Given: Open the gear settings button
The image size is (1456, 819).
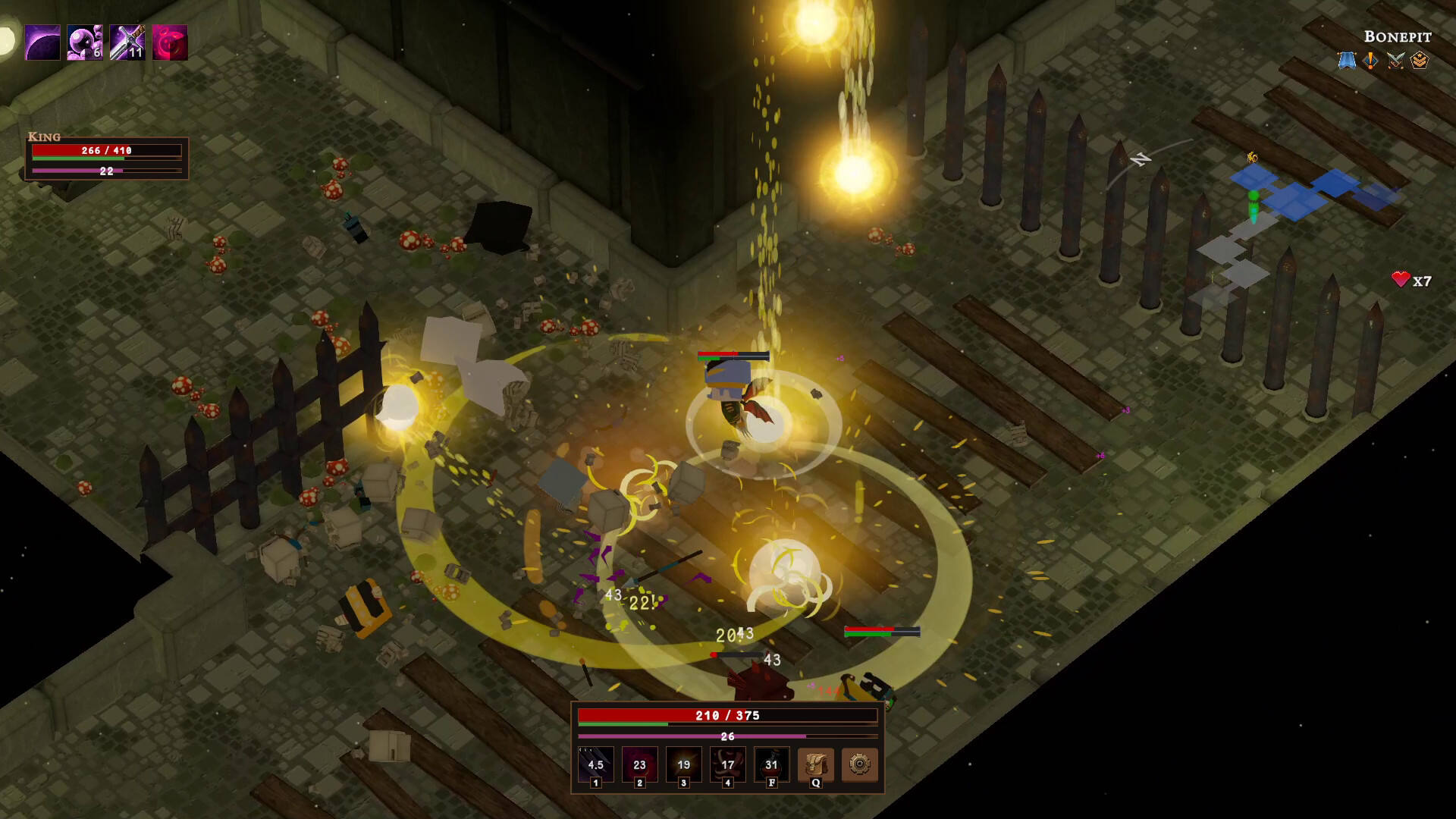Looking at the screenshot, I should tap(859, 764).
